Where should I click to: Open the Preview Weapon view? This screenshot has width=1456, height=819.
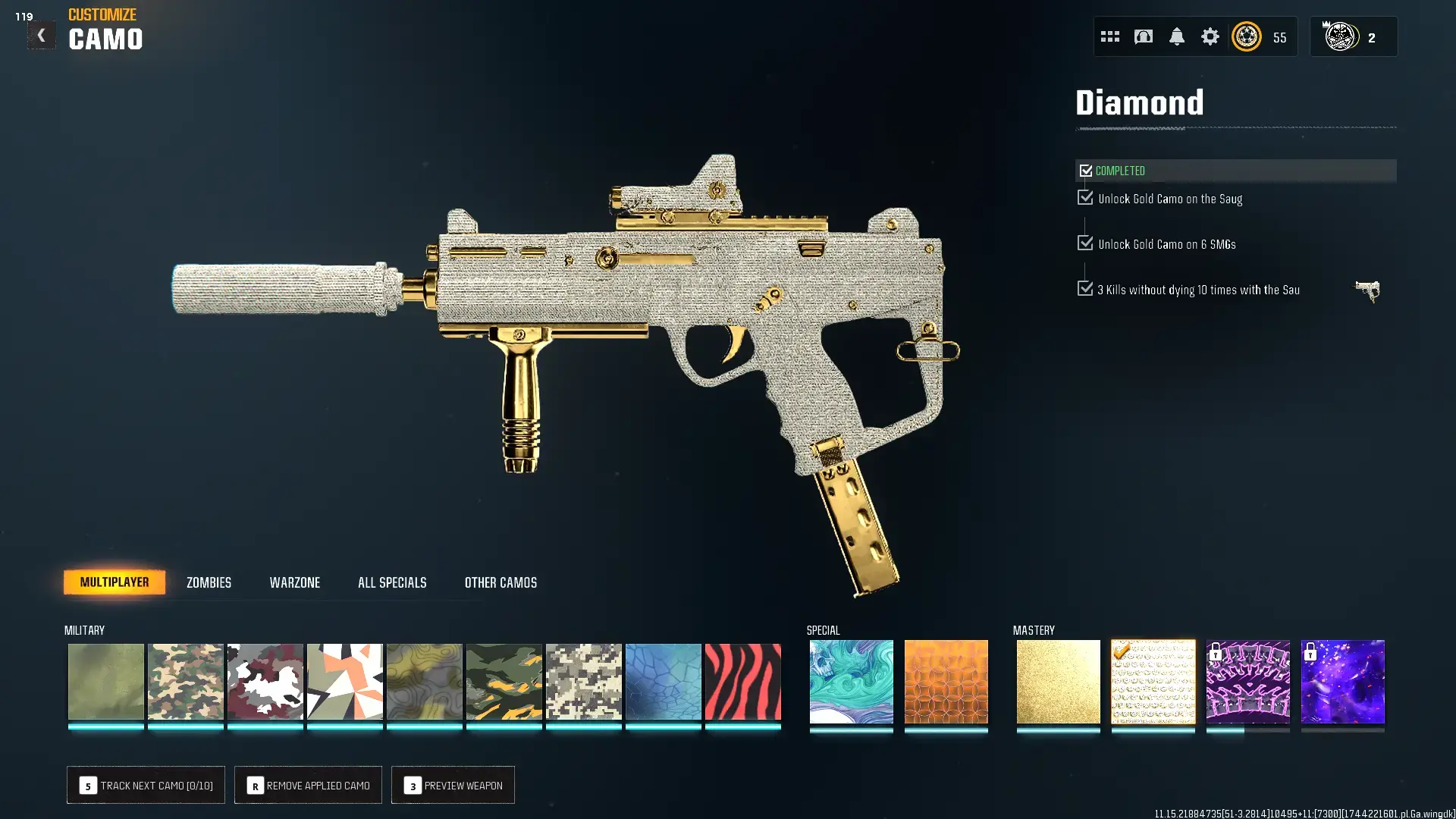pos(453,786)
